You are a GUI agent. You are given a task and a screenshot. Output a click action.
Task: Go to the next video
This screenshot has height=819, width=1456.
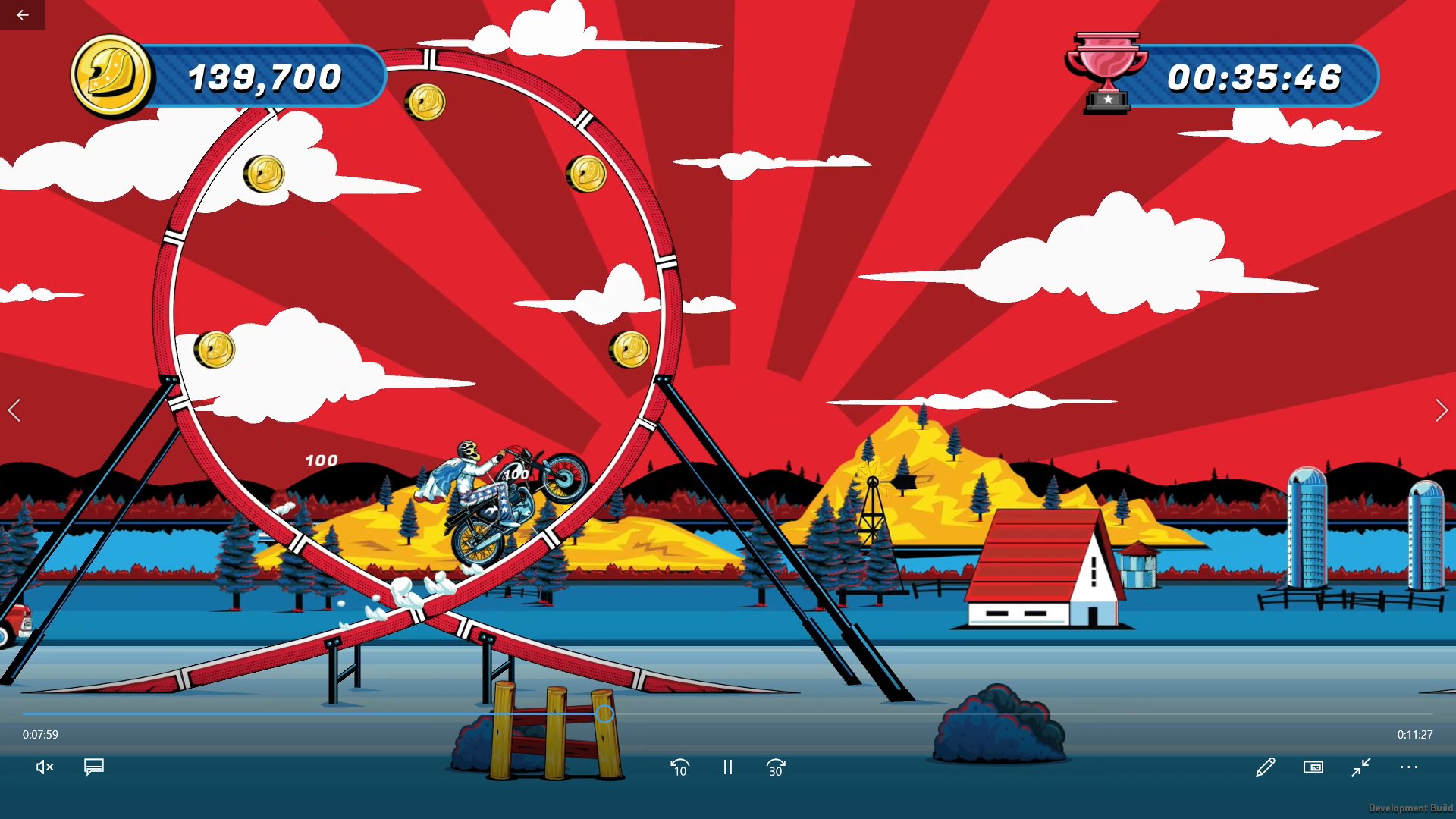[x=1441, y=410]
